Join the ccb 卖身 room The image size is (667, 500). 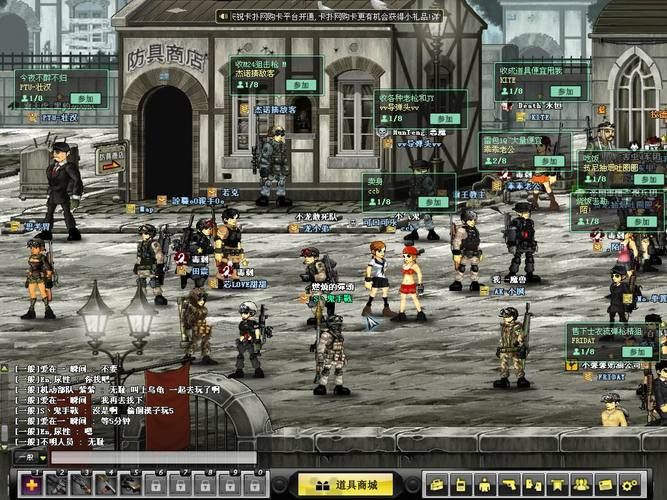pos(432,201)
